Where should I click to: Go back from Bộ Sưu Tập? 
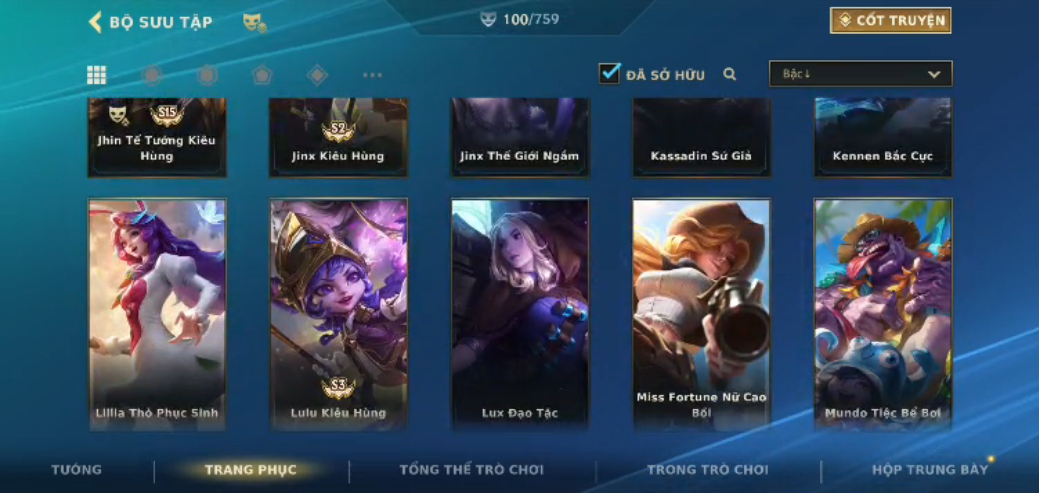coord(96,22)
